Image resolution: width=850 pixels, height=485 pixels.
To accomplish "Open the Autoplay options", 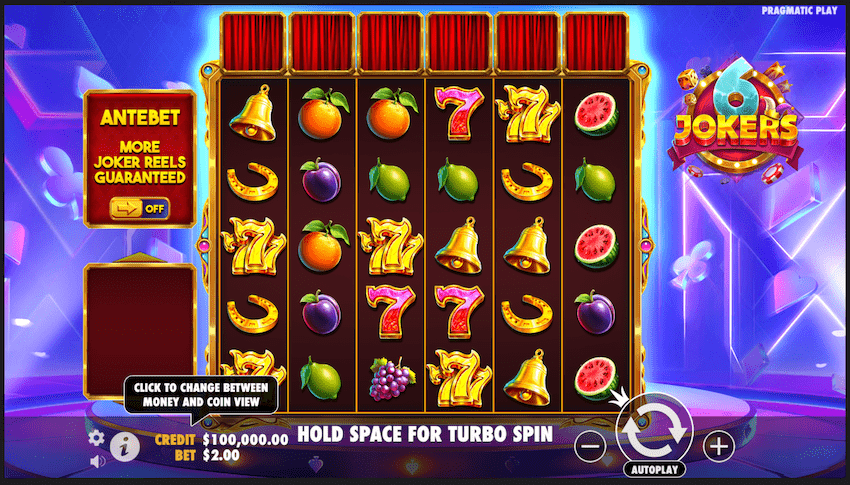I will pos(655,468).
